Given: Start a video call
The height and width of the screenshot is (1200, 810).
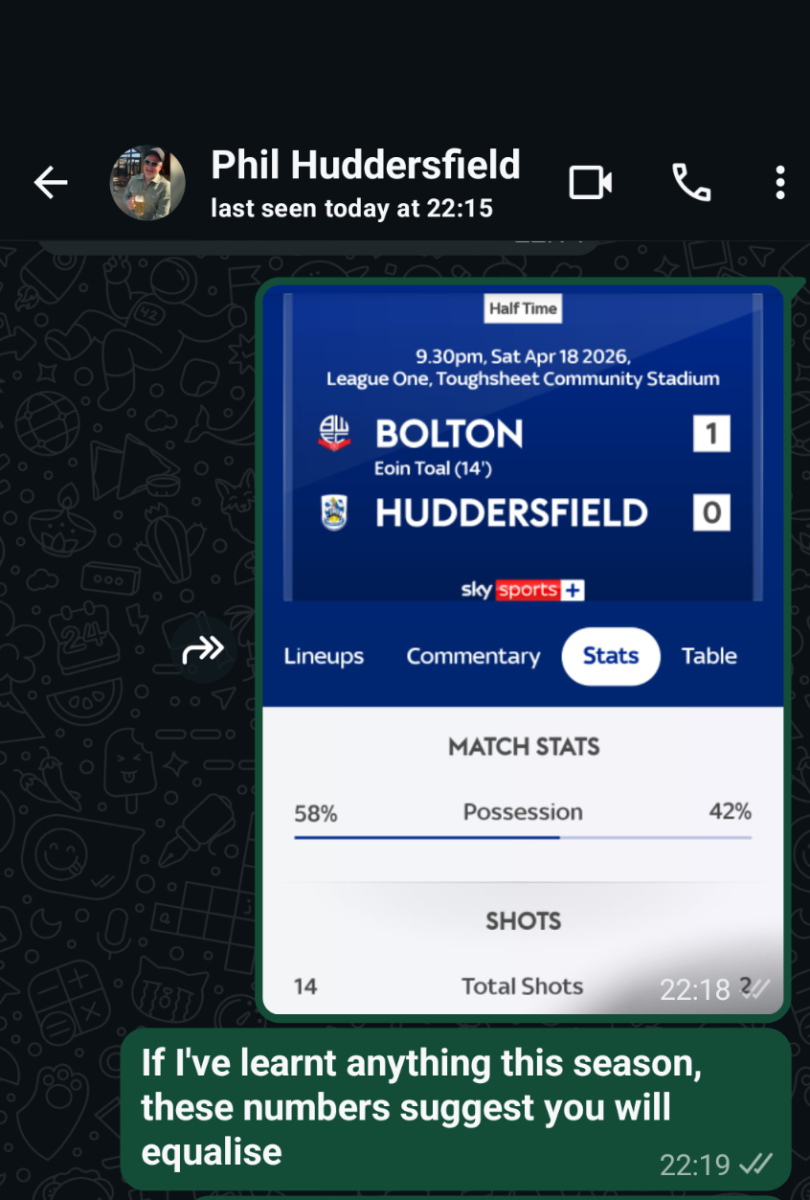Looking at the screenshot, I should pos(590,183).
